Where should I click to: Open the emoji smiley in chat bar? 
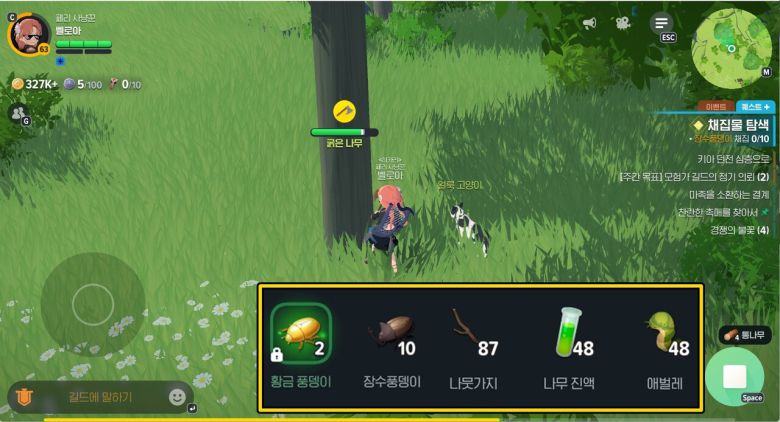[177, 397]
